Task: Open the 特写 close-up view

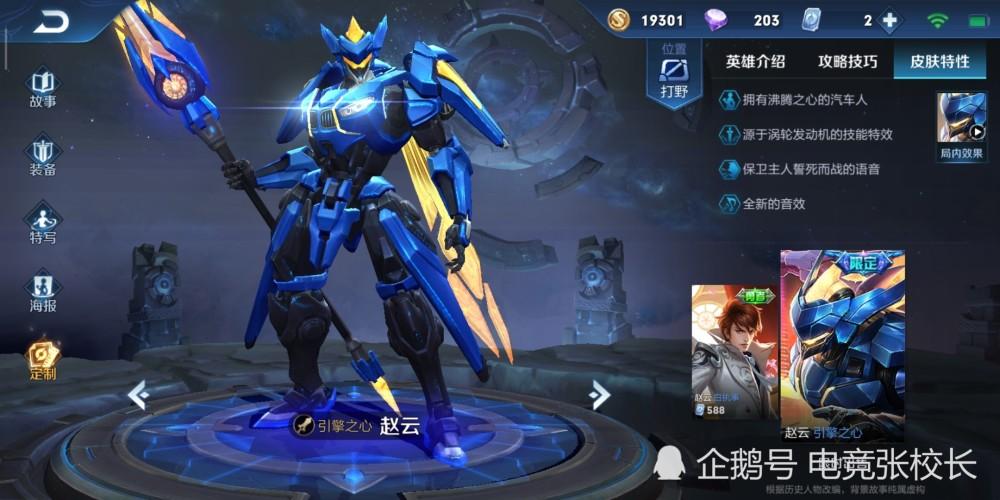Action: pyautogui.click(x=43, y=223)
